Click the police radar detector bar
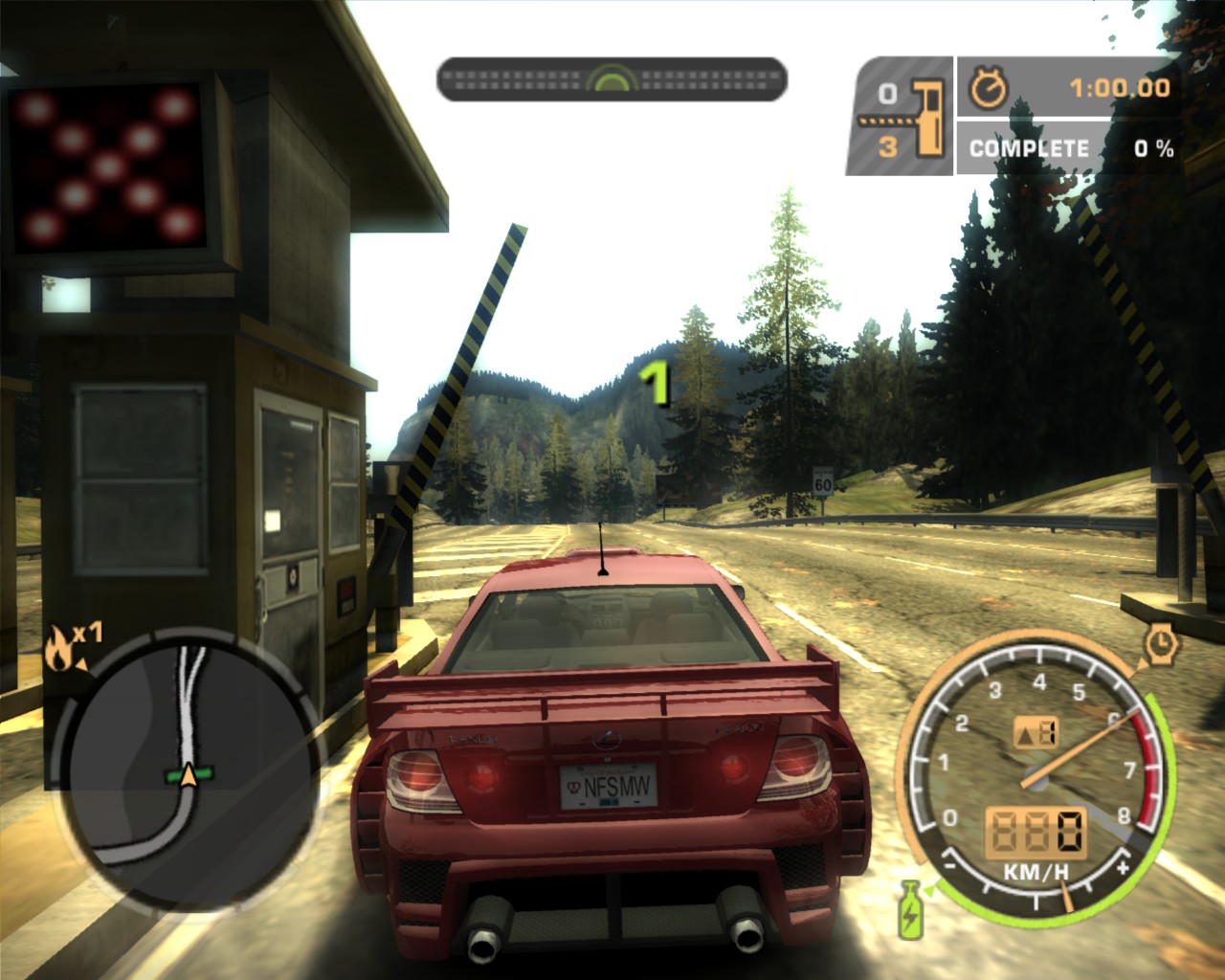Viewport: 1225px width, 980px height. (x=612, y=78)
